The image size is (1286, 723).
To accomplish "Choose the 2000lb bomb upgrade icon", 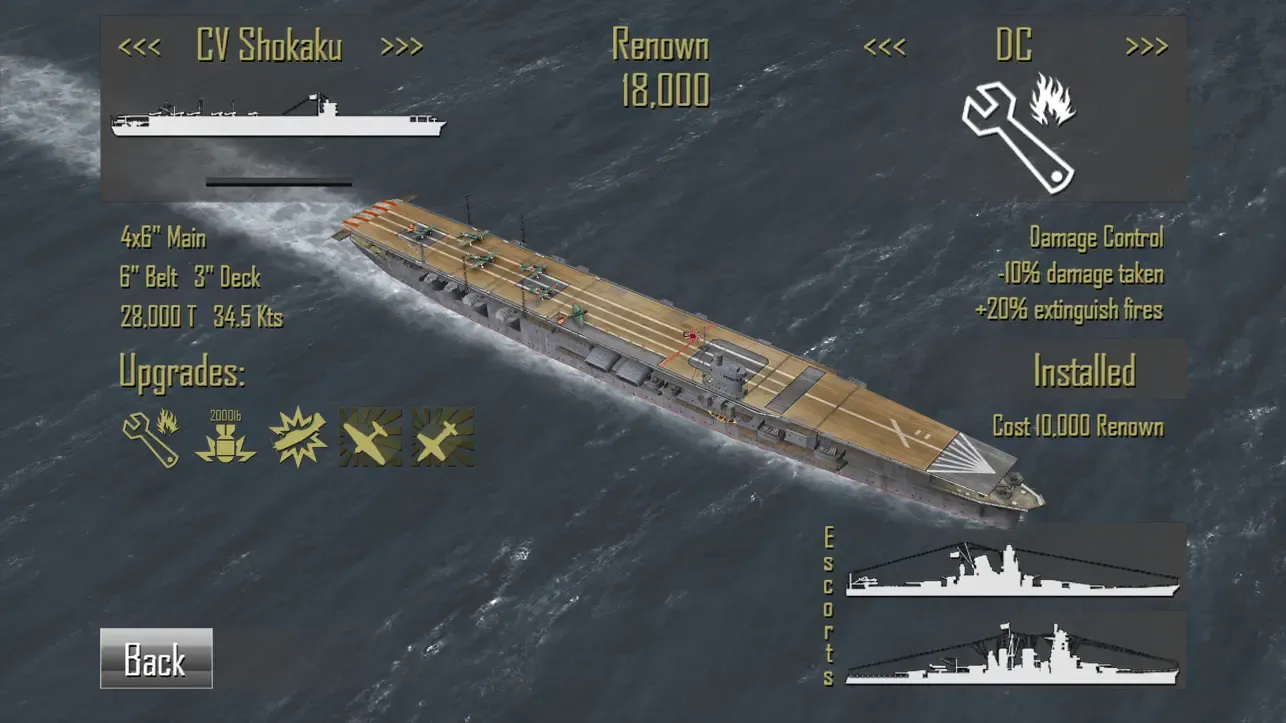I will [225, 437].
